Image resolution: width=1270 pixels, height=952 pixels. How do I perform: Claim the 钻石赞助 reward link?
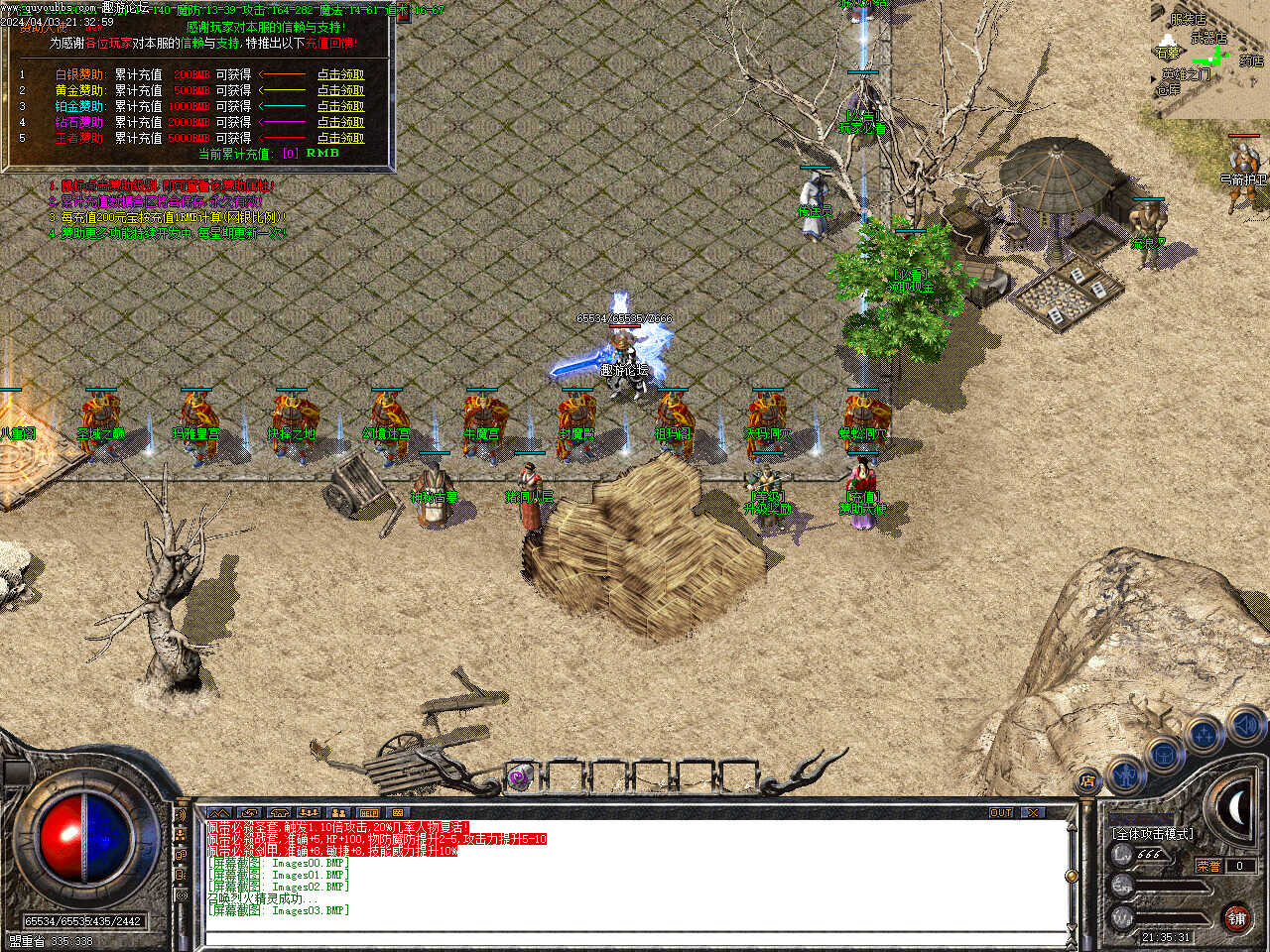340,122
